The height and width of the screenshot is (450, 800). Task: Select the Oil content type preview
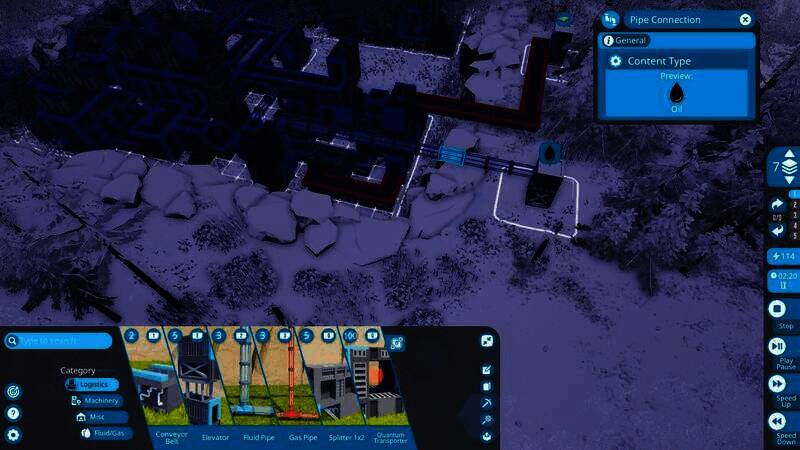coord(676,93)
